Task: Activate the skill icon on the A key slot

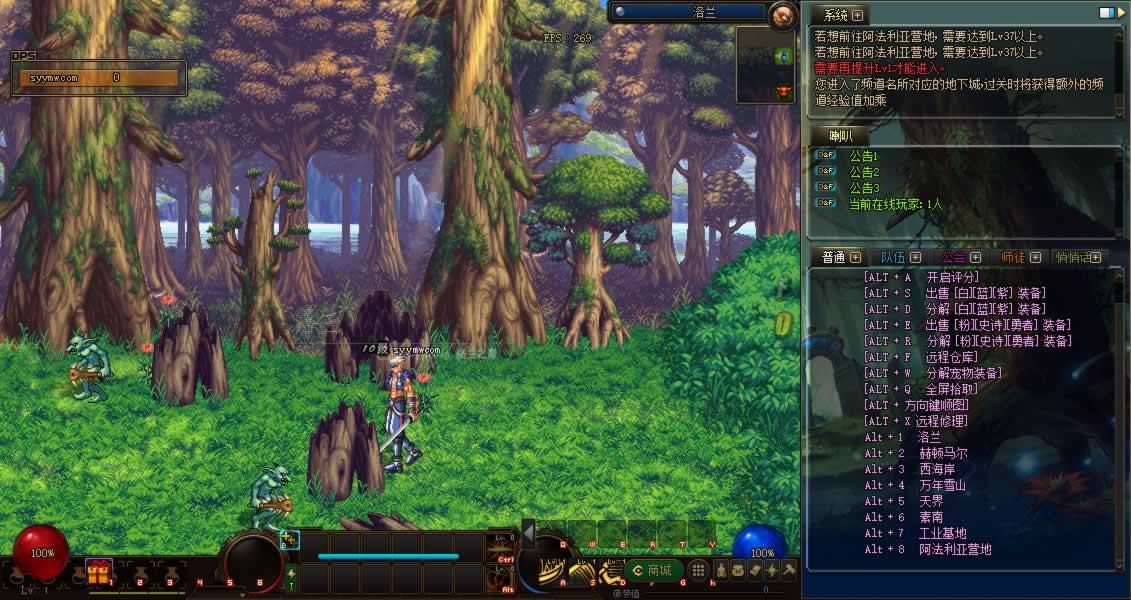Action: [553, 569]
